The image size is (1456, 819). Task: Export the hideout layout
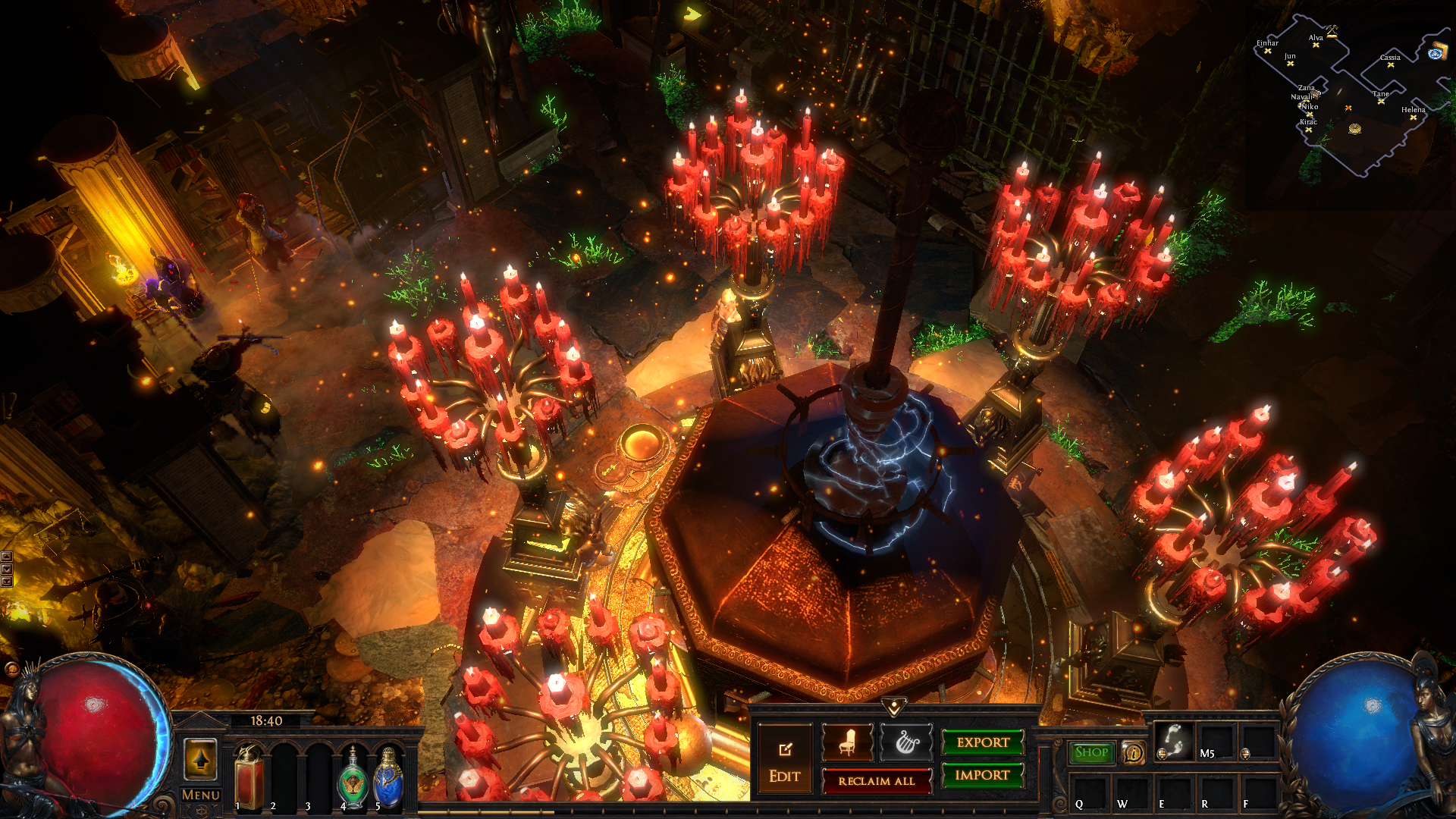[983, 742]
